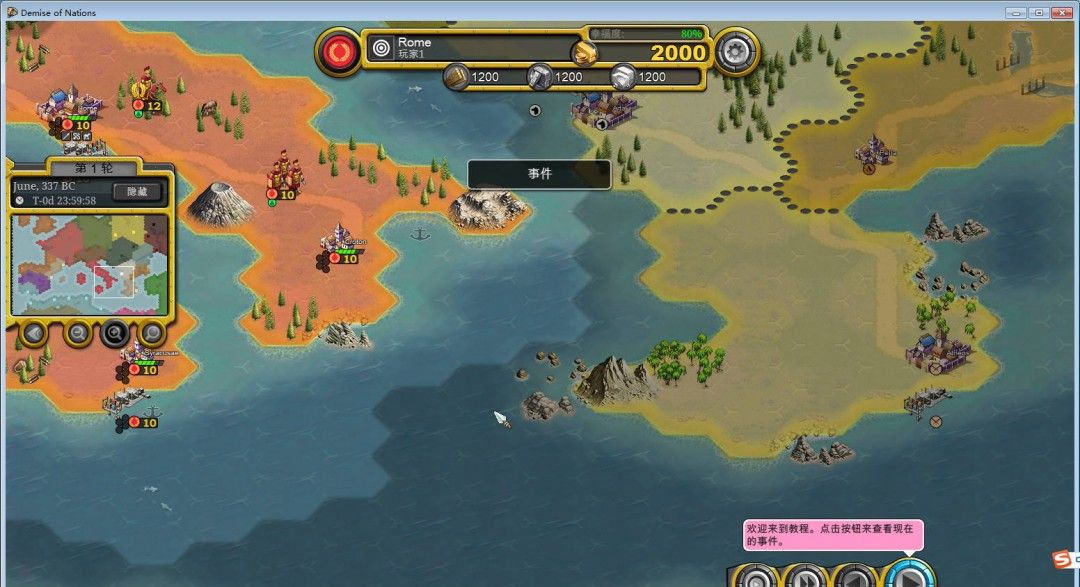The height and width of the screenshot is (587, 1080).
Task: Click the blue highlighted play button
Action: 909,577
